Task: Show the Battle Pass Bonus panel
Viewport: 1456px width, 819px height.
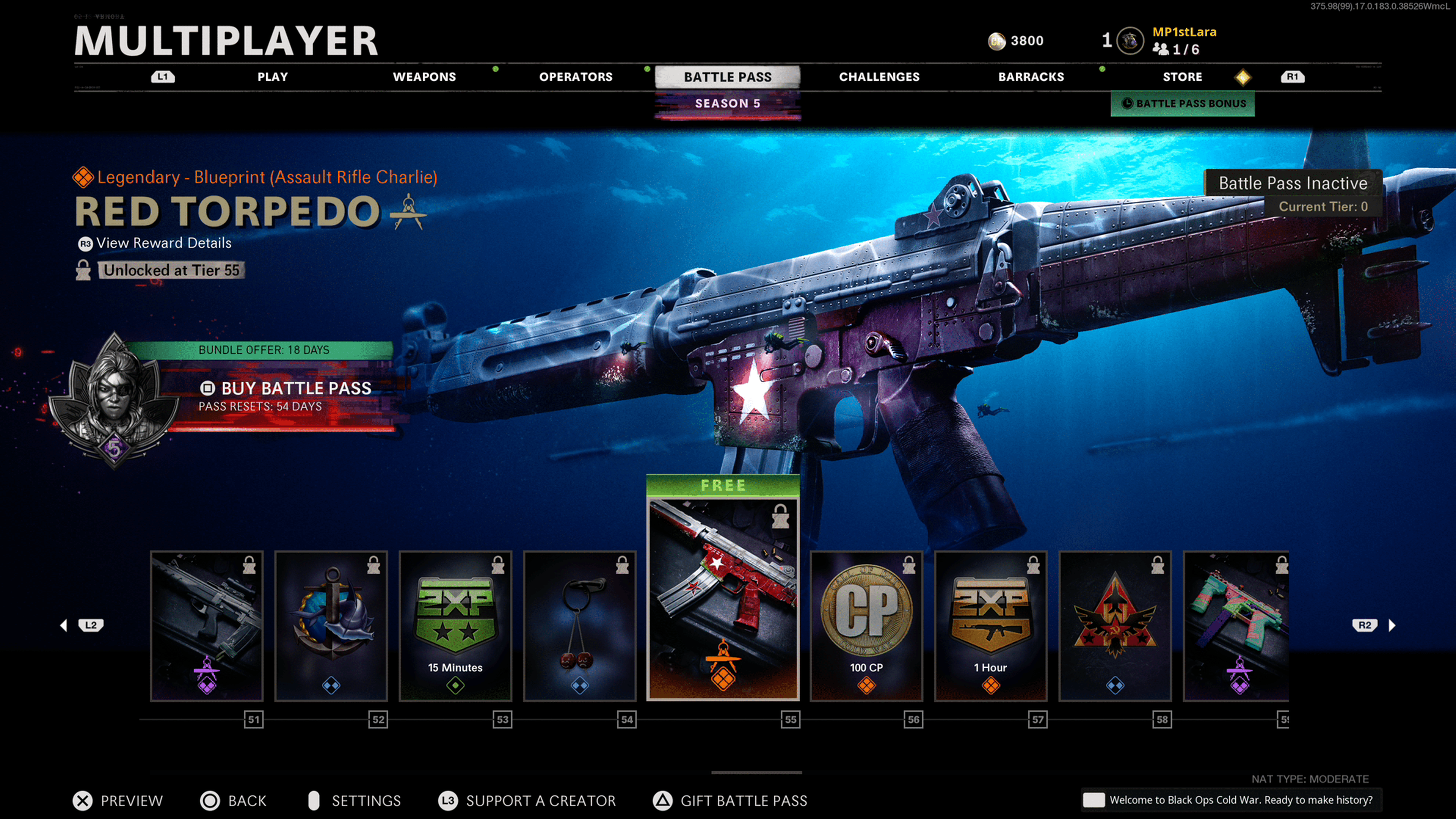Action: [1183, 104]
